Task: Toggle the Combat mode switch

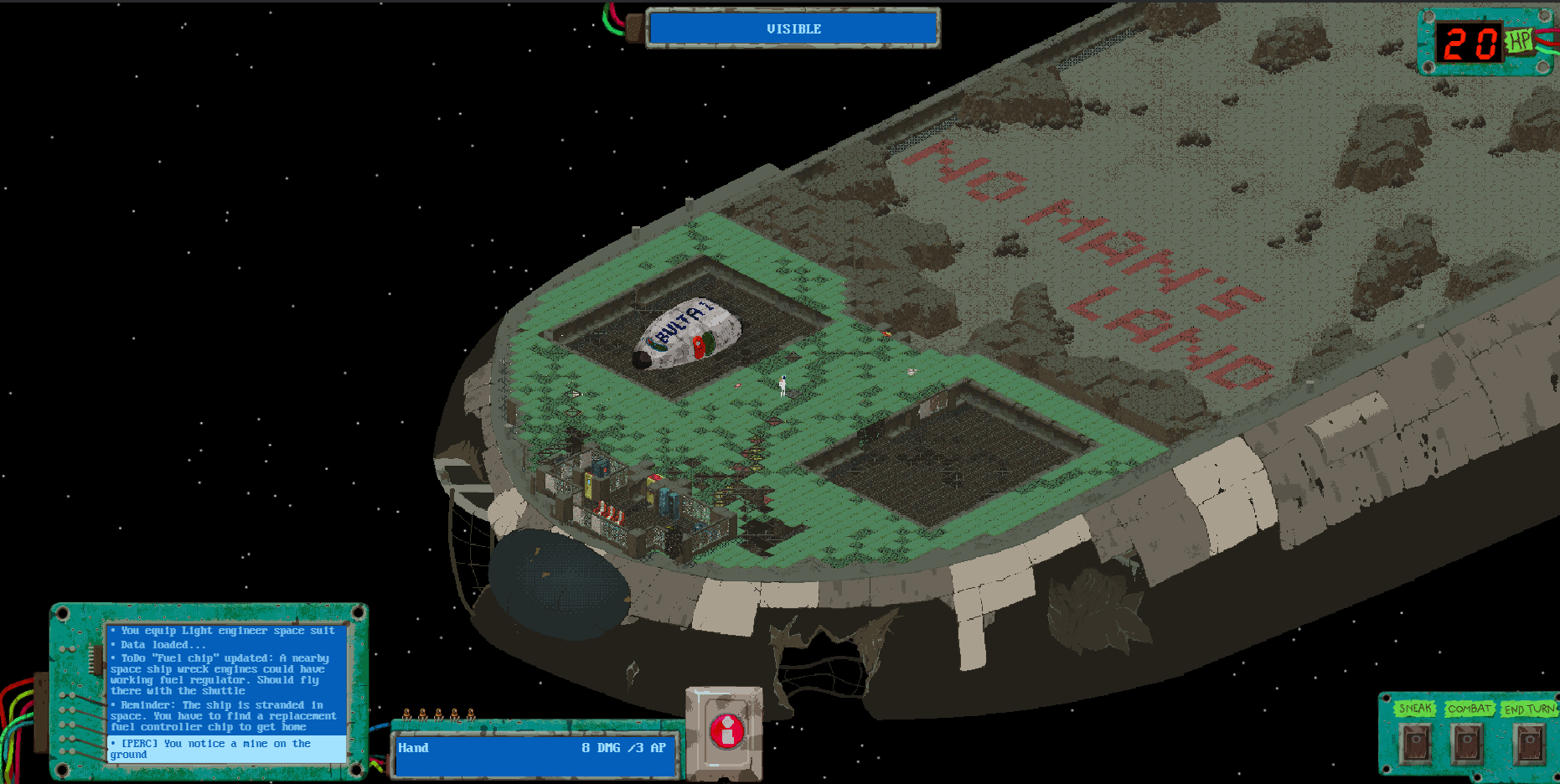Action: tap(1468, 742)
